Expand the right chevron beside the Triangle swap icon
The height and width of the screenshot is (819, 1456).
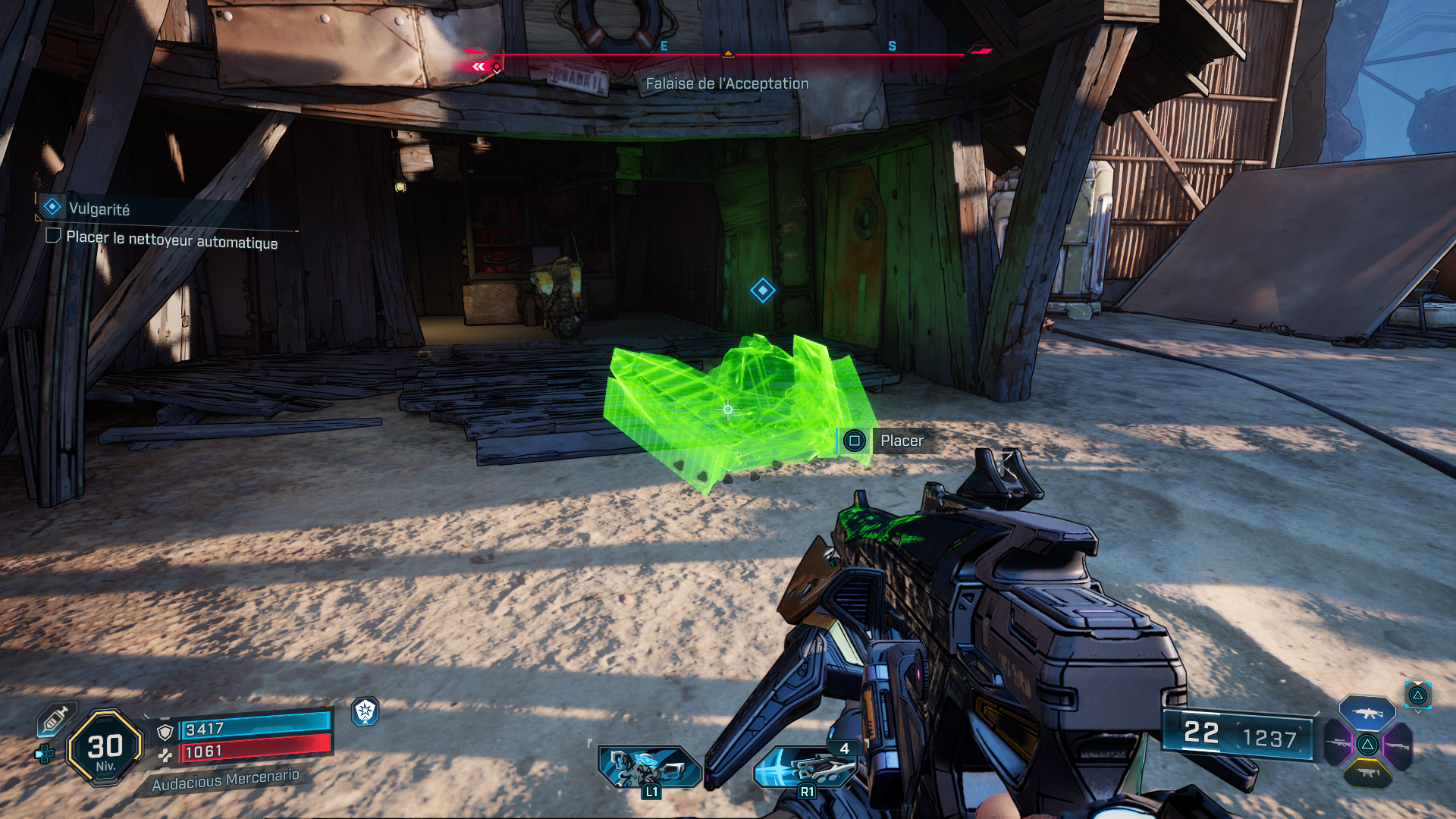1435,695
